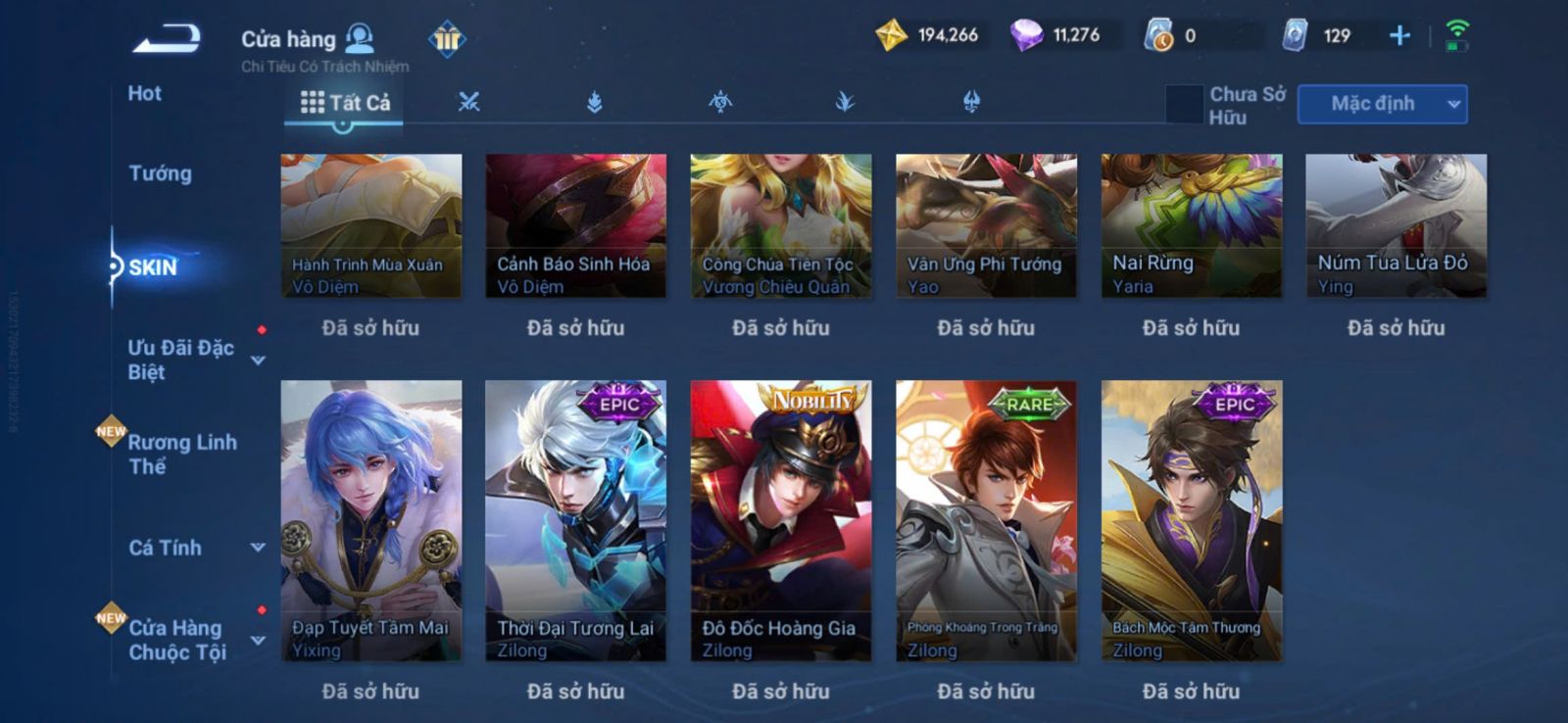The image size is (1568, 723).
Task: Choose Zilong's Thời Đại Tương Lai skin
Action: coord(575,520)
